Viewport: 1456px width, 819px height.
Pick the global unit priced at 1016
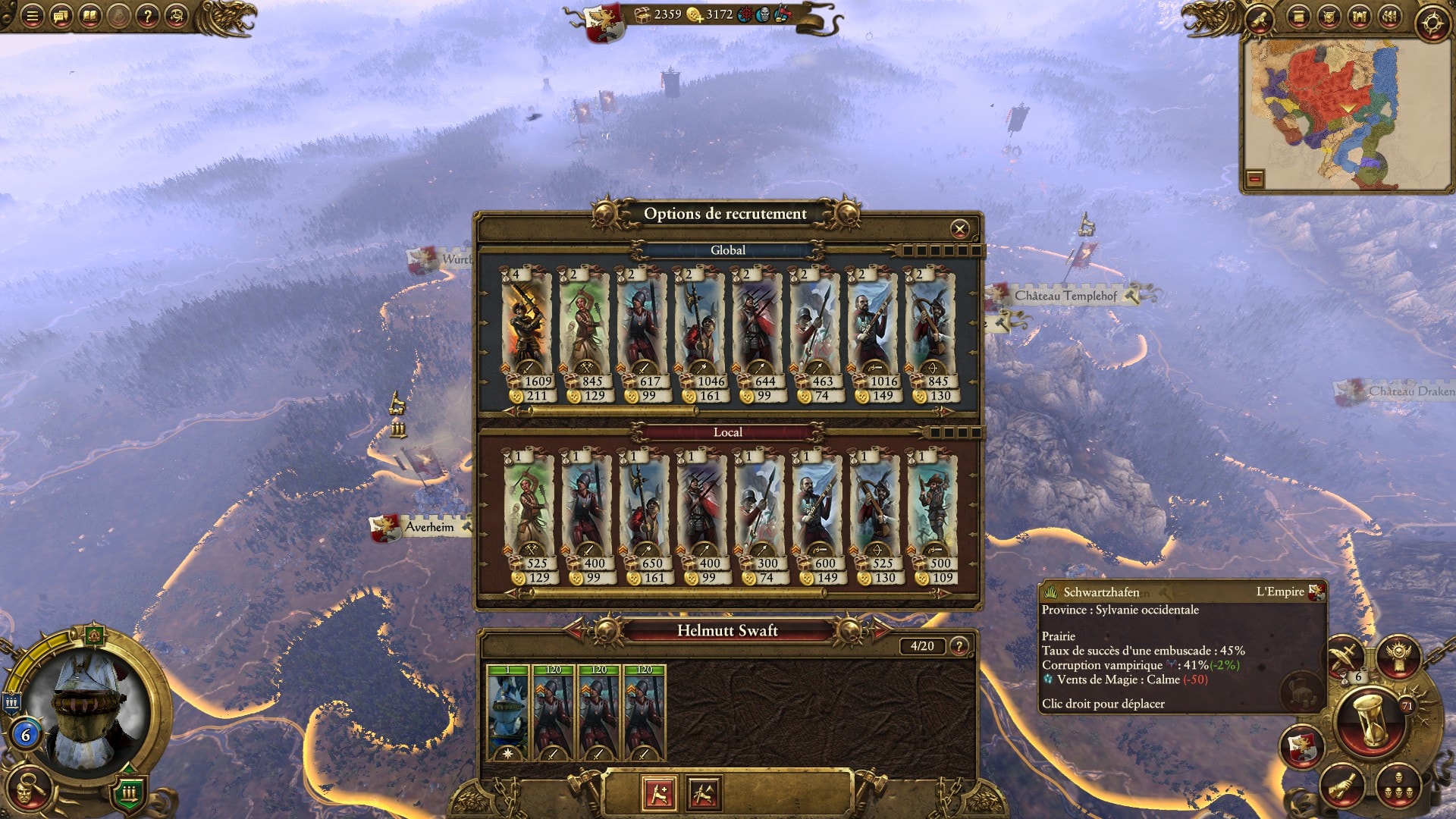pyautogui.click(x=873, y=326)
